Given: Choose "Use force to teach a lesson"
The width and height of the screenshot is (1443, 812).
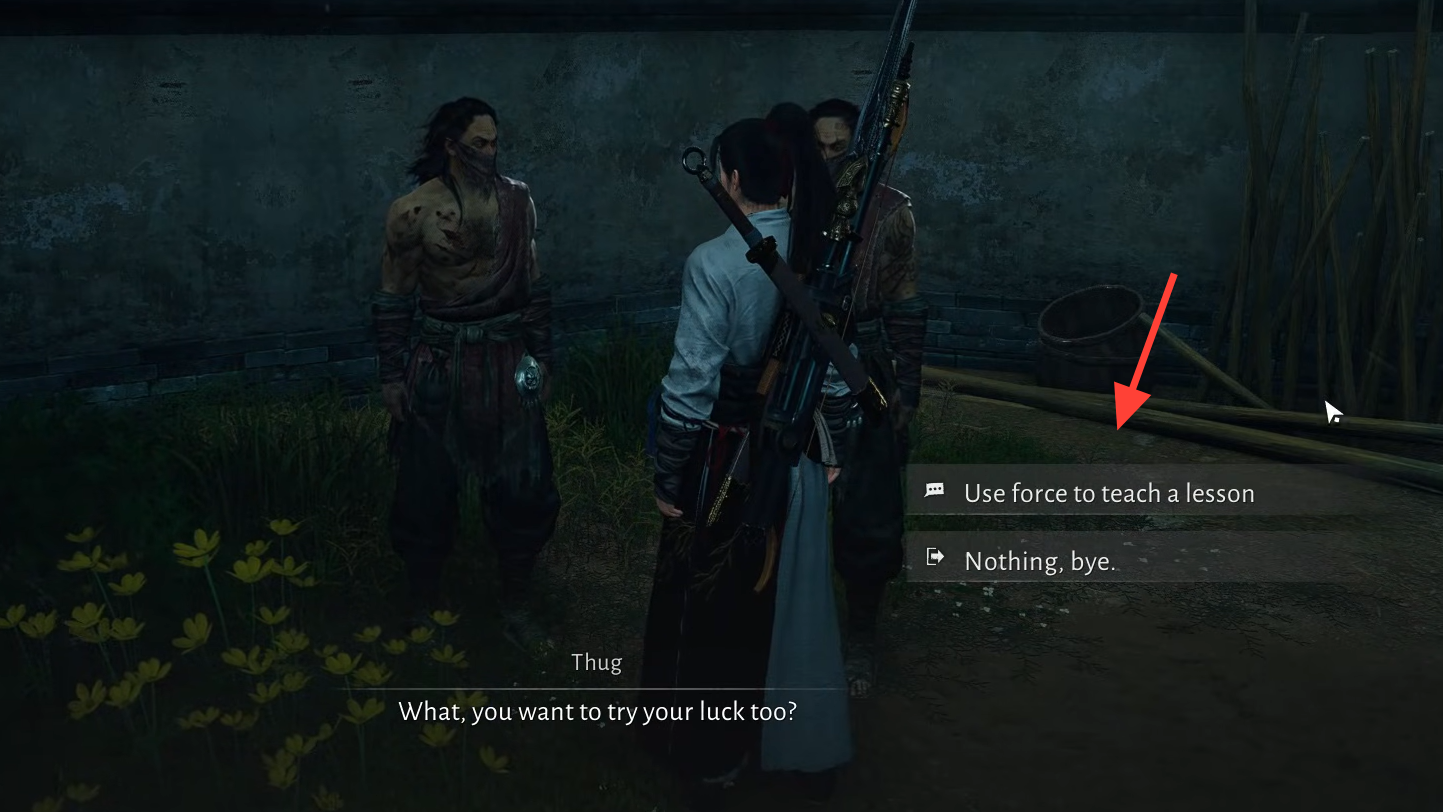Looking at the screenshot, I should pos(1108,493).
